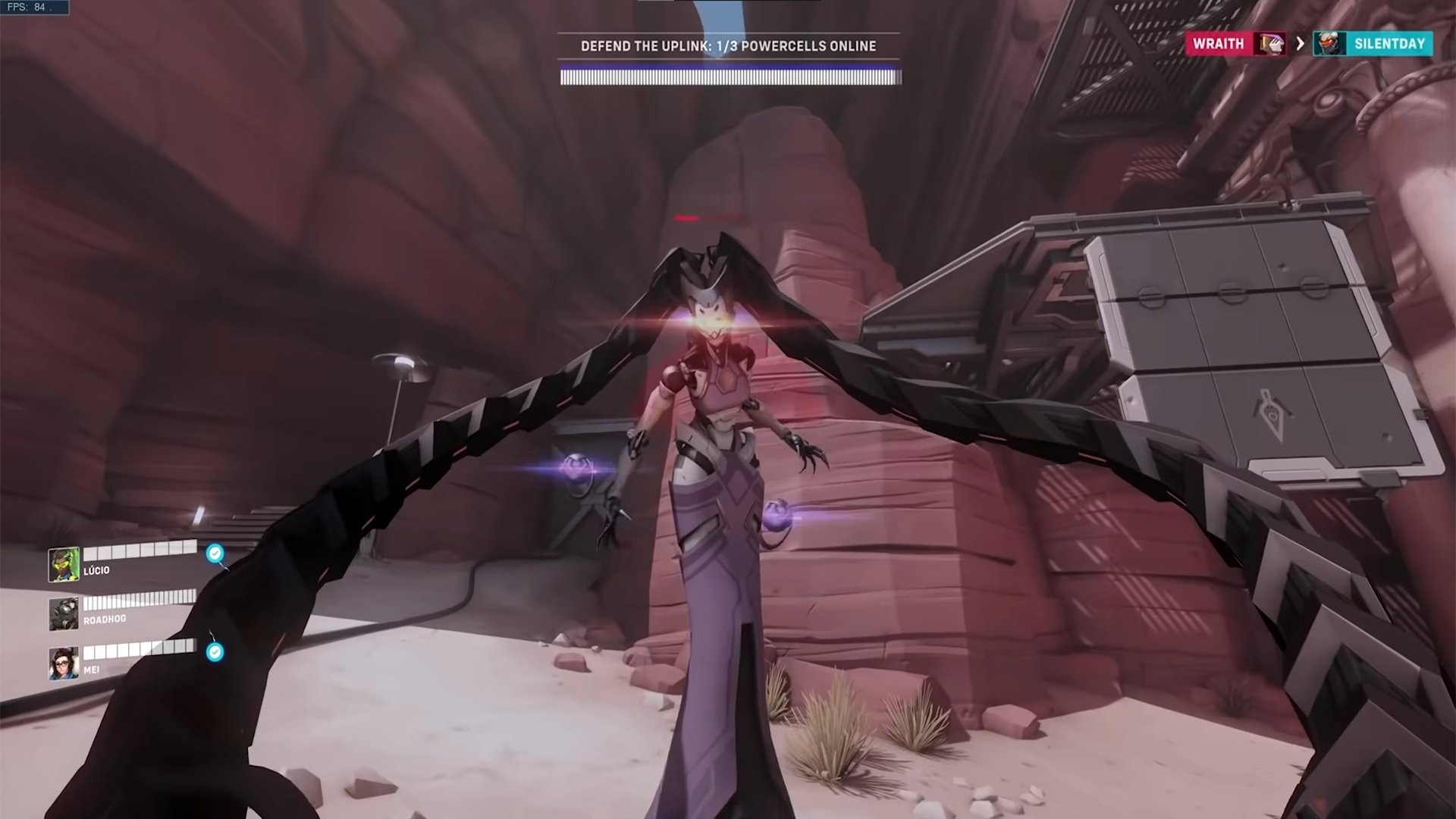
Task: Click the powercell objective progress bar
Action: (x=730, y=77)
